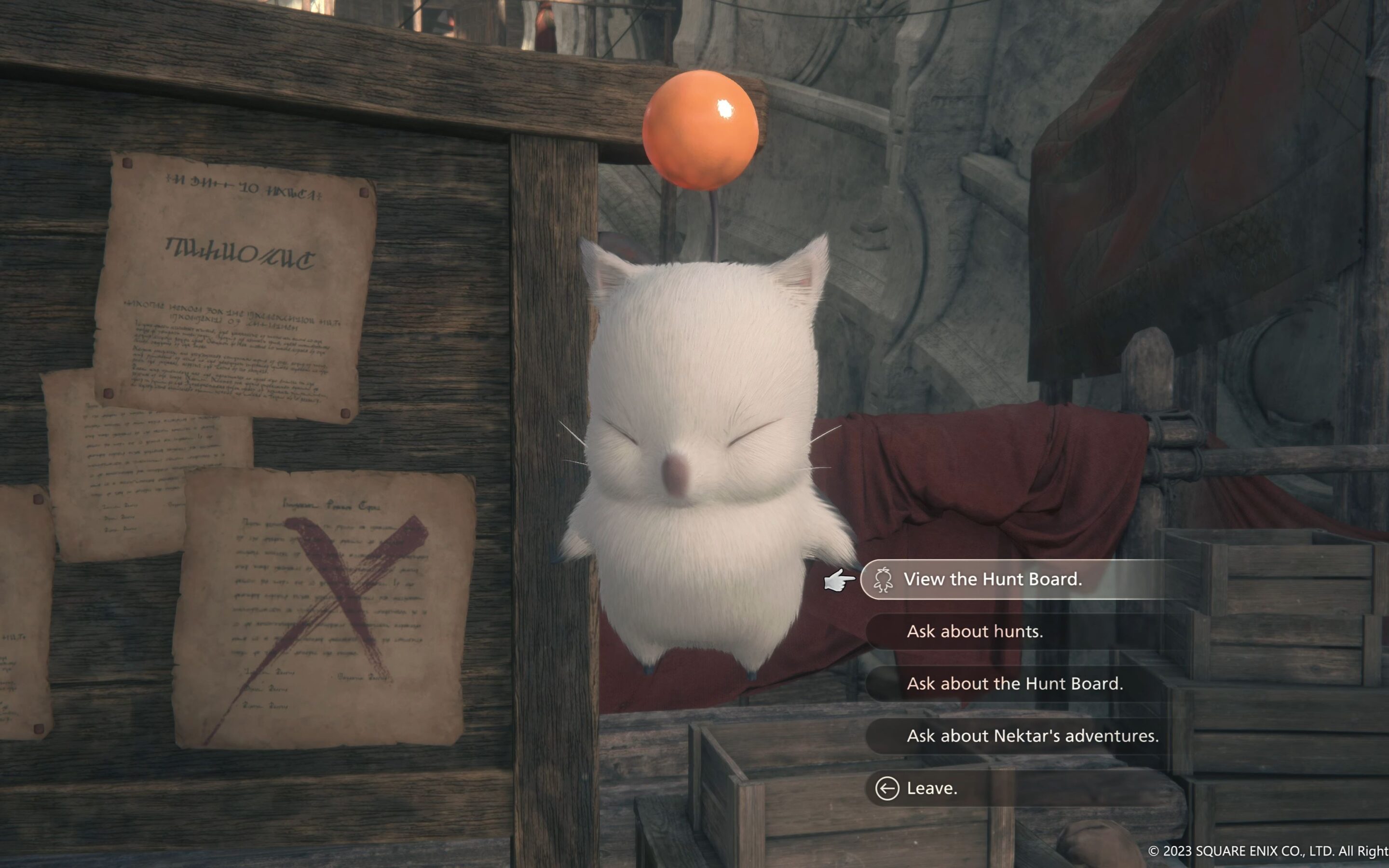Leave the conversation with the moogle
1389x868 pixels.
point(931,788)
